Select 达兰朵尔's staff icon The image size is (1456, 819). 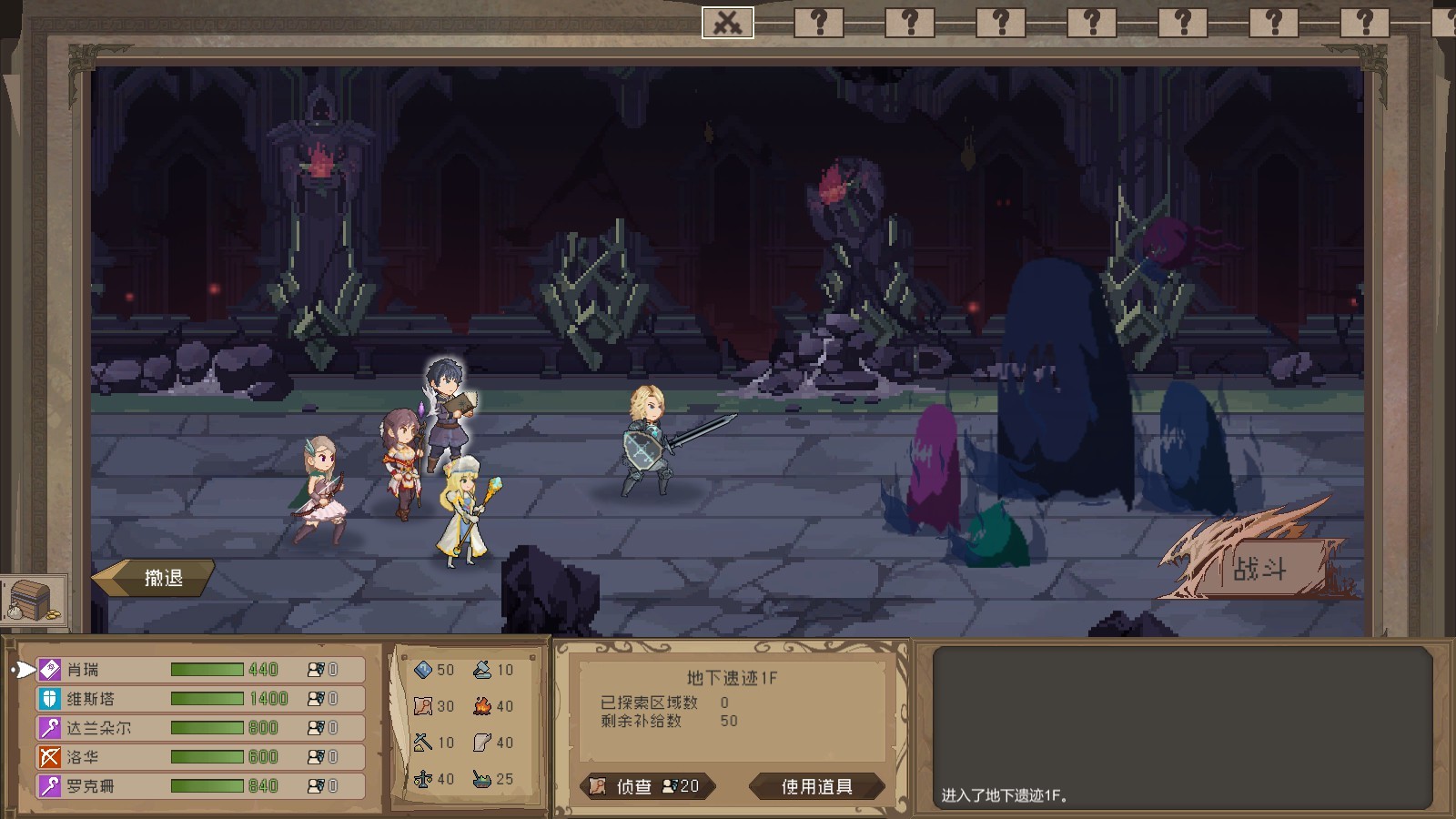47,727
